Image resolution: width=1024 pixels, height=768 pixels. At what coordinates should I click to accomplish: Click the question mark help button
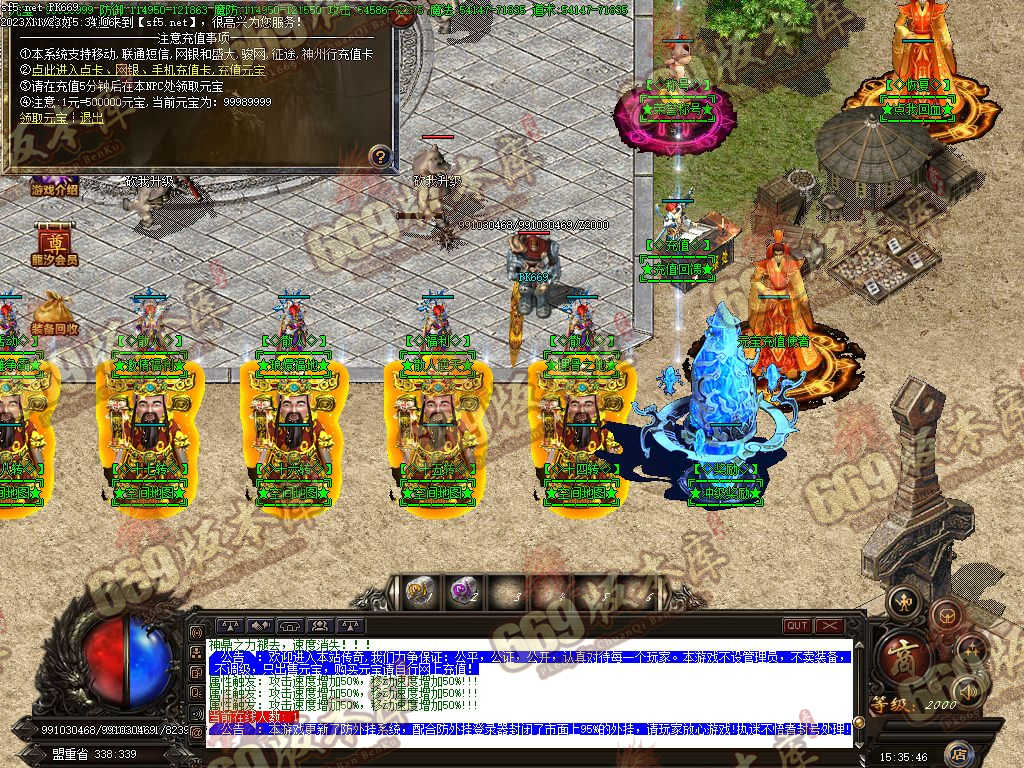click(x=380, y=155)
